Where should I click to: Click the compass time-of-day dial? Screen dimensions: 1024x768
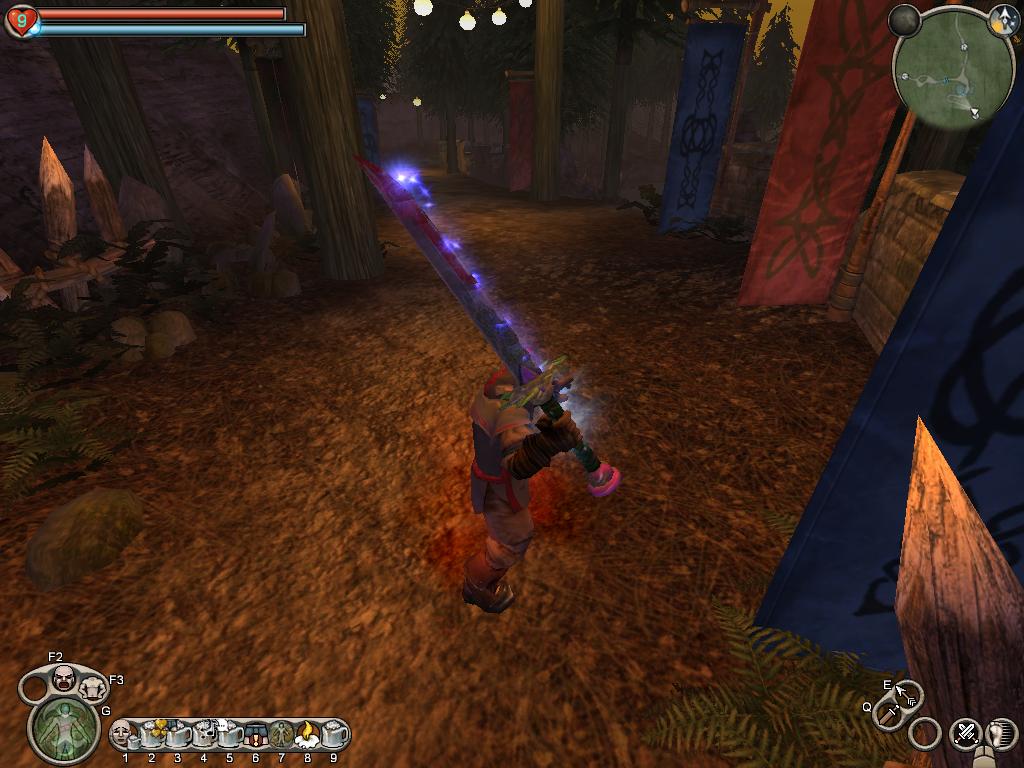1003,19
